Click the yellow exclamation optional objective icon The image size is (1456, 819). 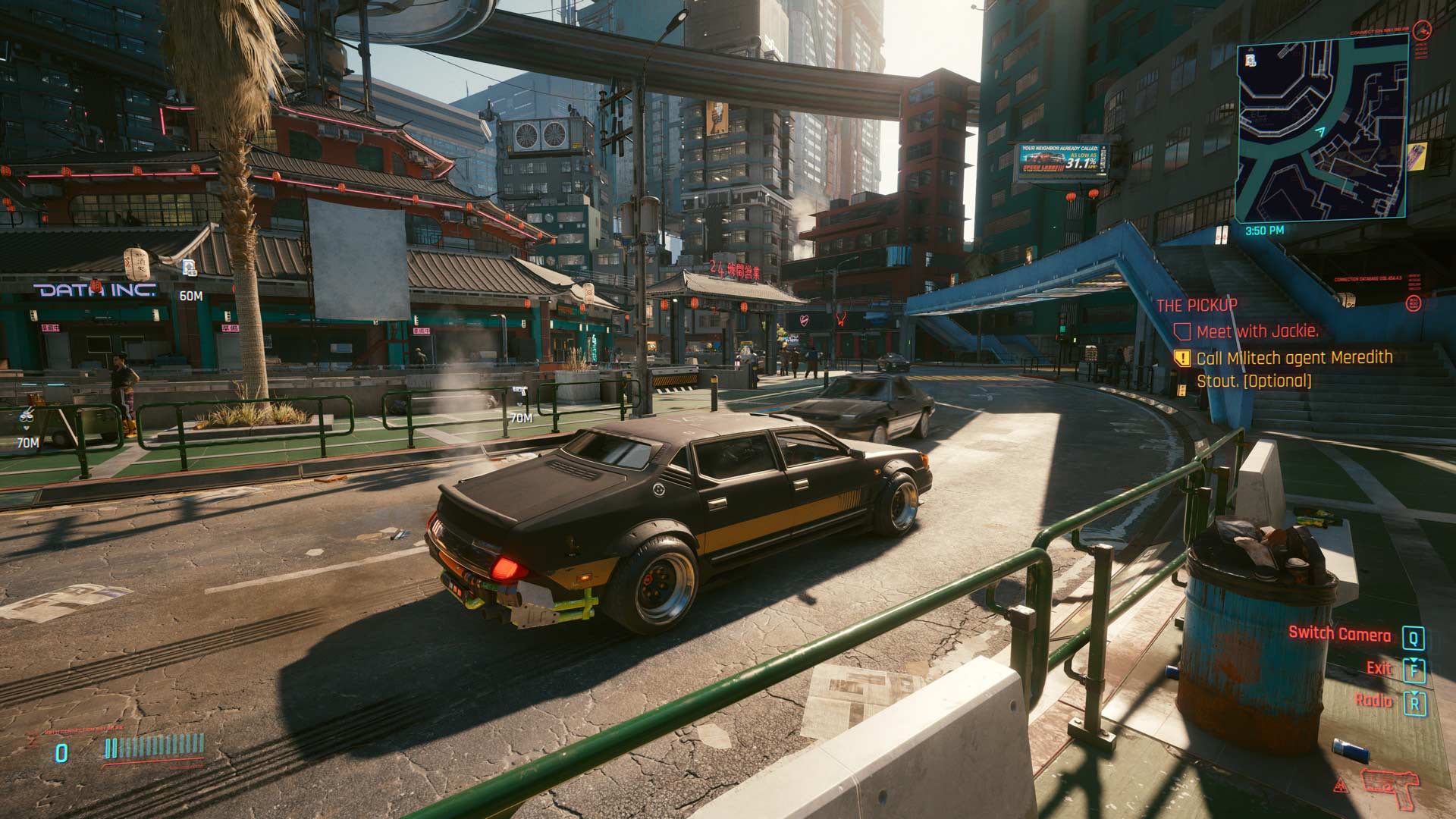tap(1181, 358)
